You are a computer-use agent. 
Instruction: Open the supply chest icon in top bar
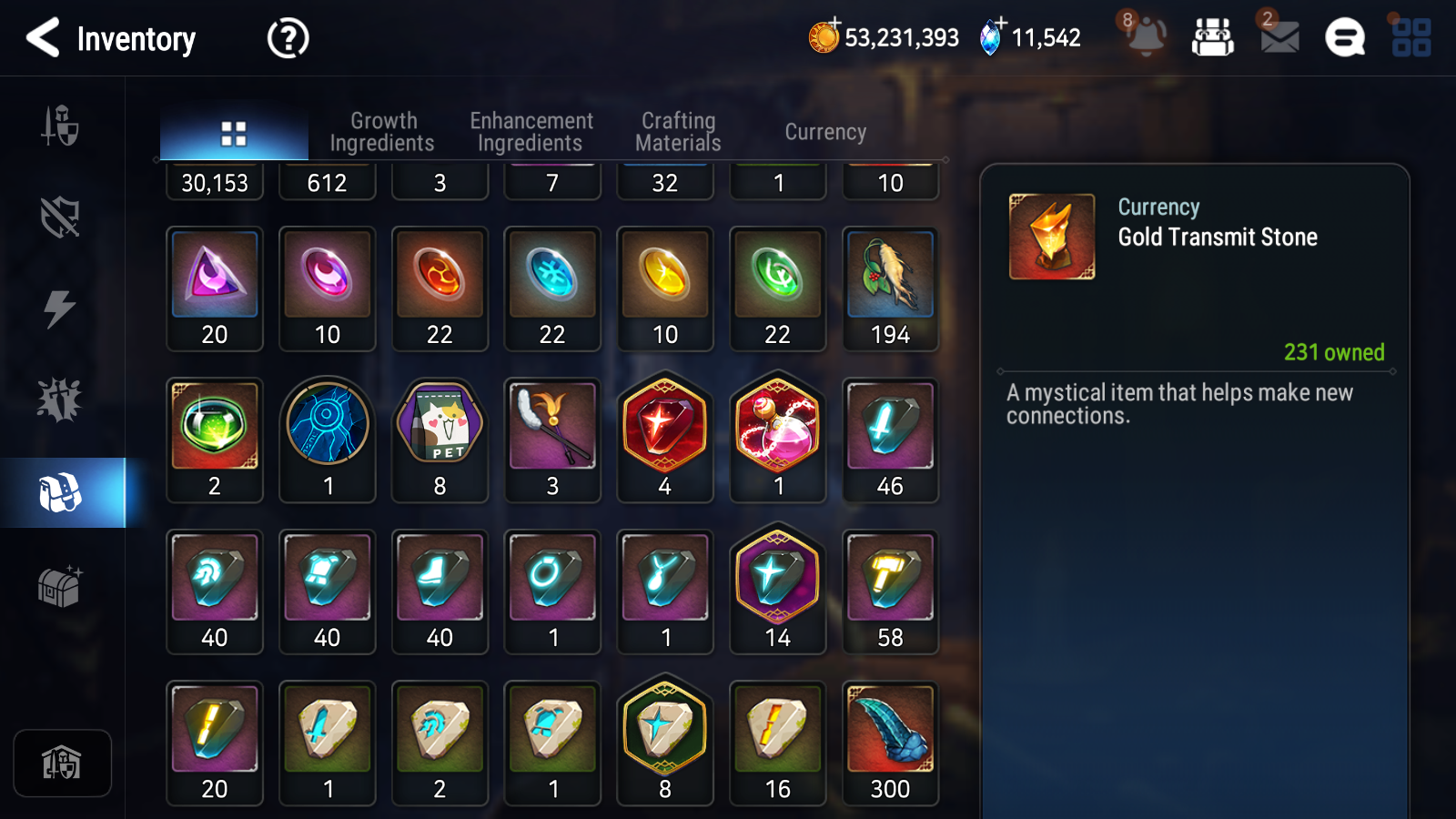coord(1215,38)
